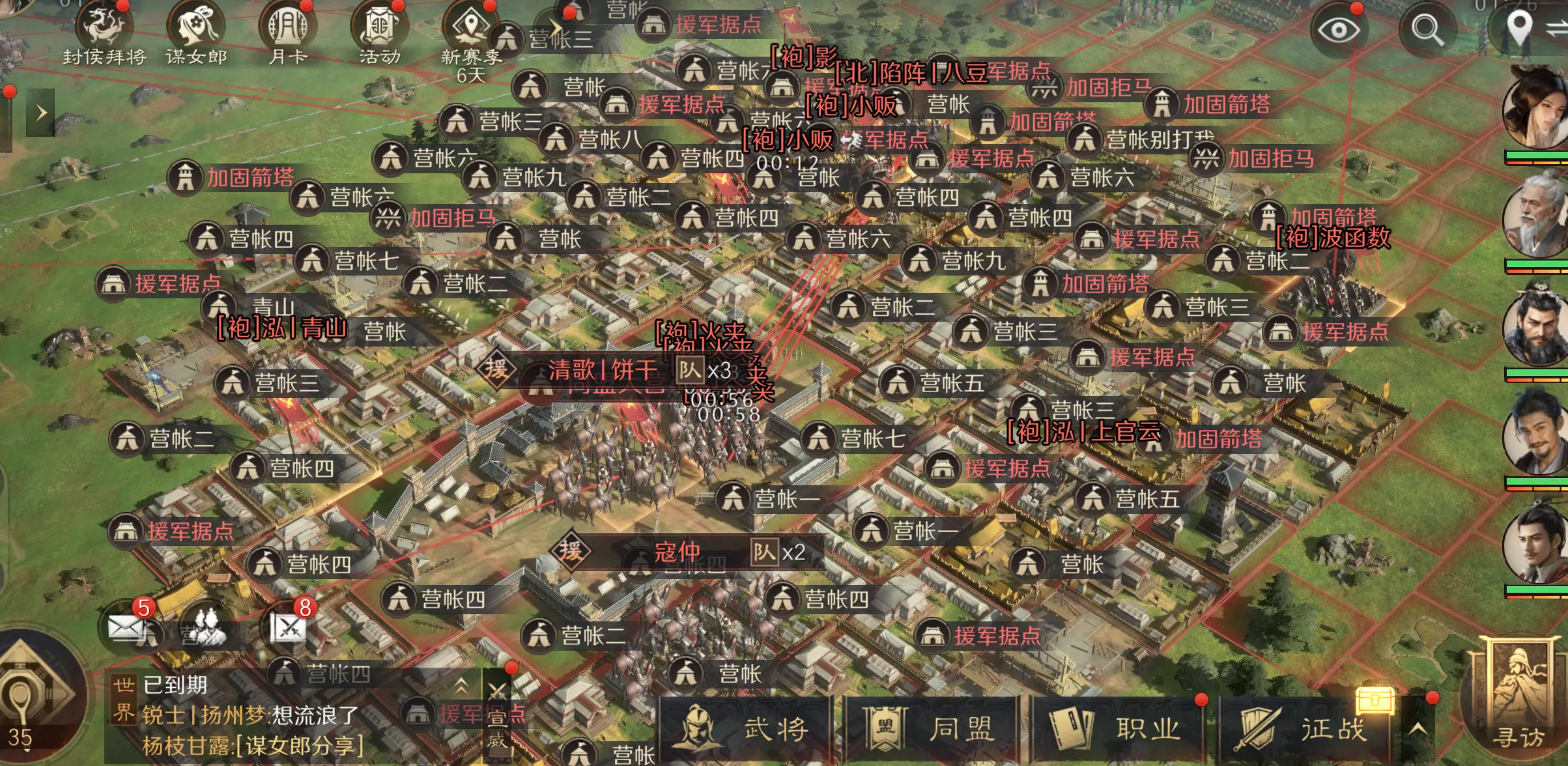
Task: Open the mail envelope with 5 unread
Action: (x=125, y=627)
